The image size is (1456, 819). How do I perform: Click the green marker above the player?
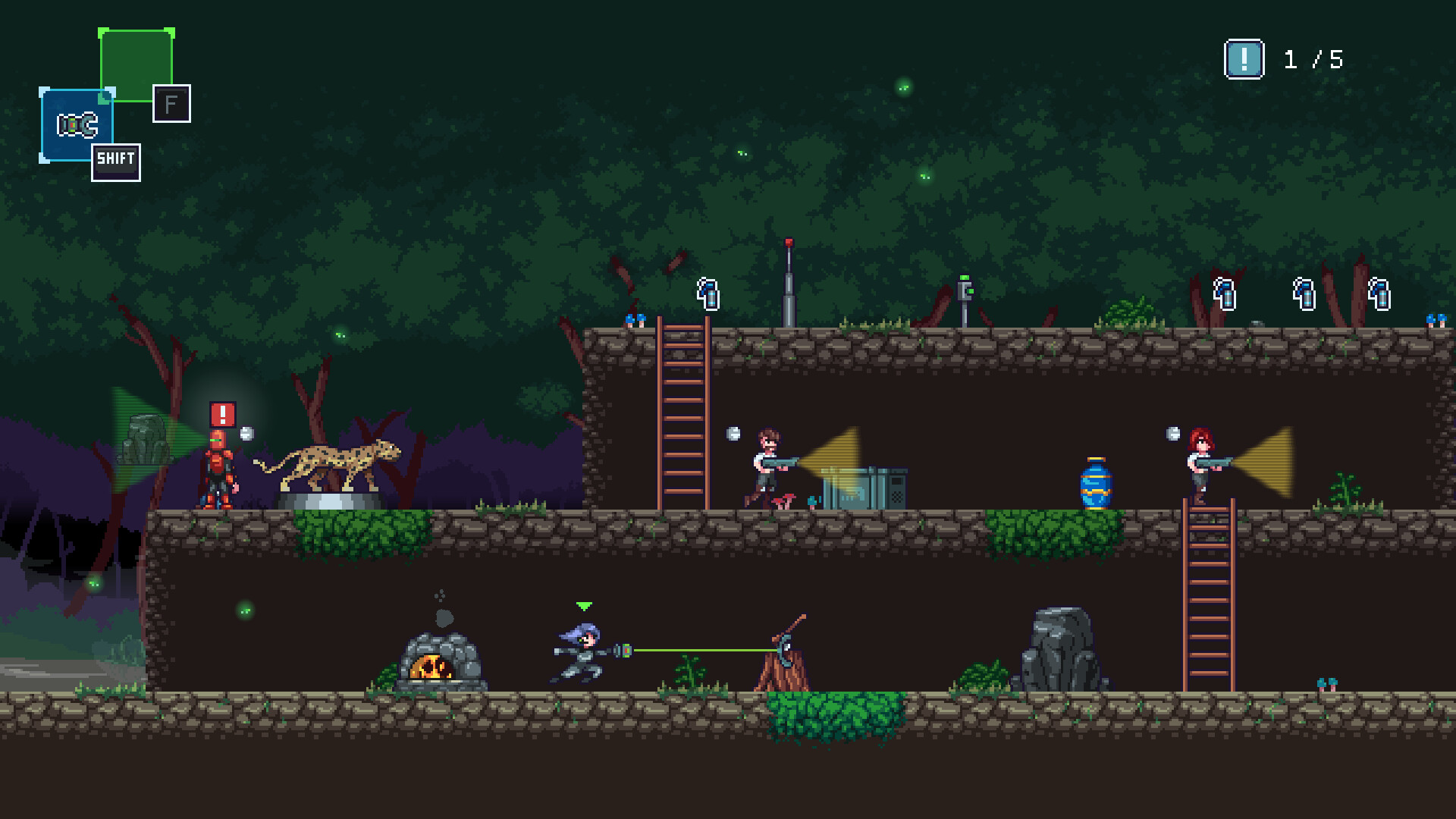click(x=584, y=606)
